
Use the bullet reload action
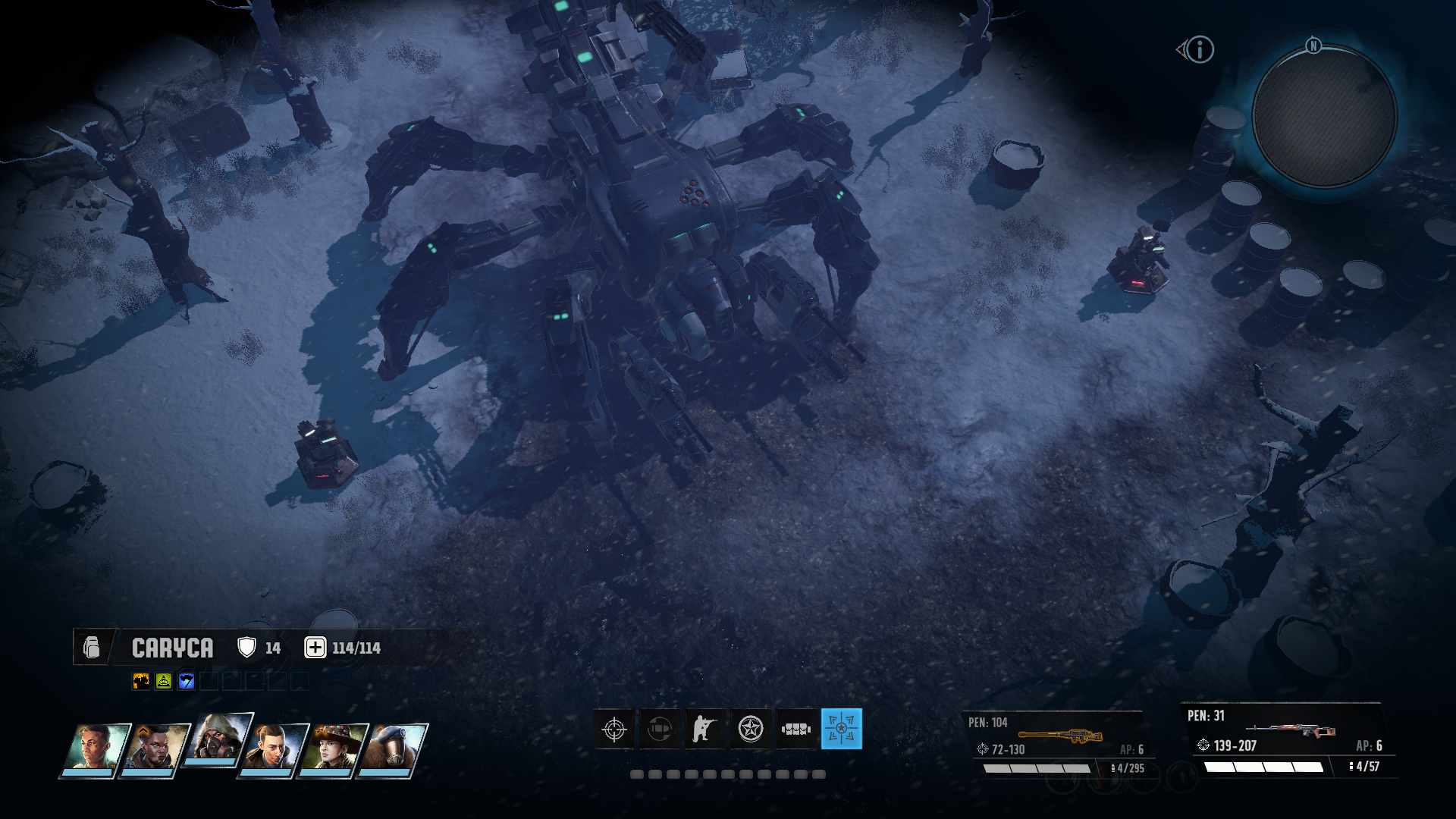[660, 730]
